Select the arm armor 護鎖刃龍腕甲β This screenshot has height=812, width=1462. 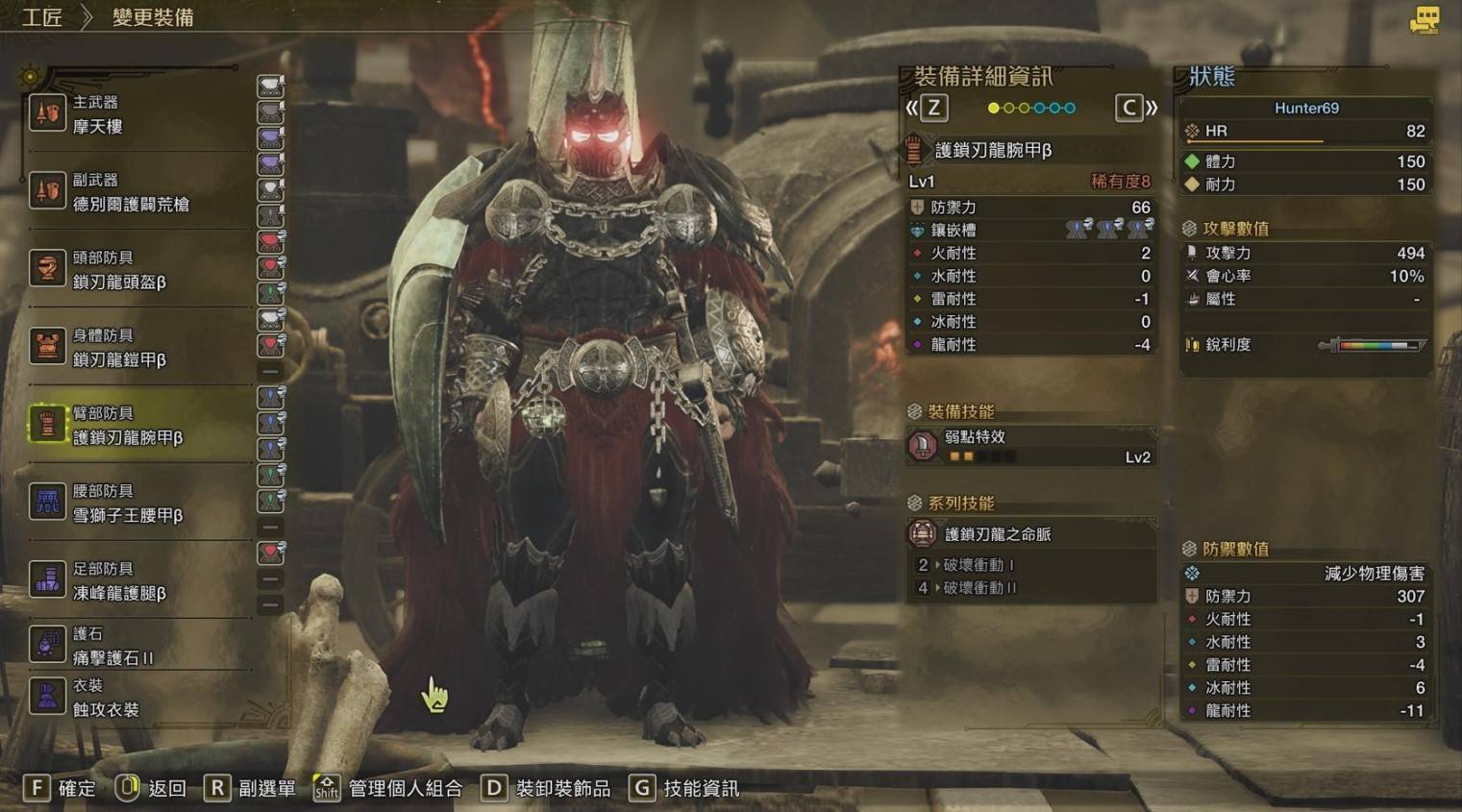pos(135,426)
